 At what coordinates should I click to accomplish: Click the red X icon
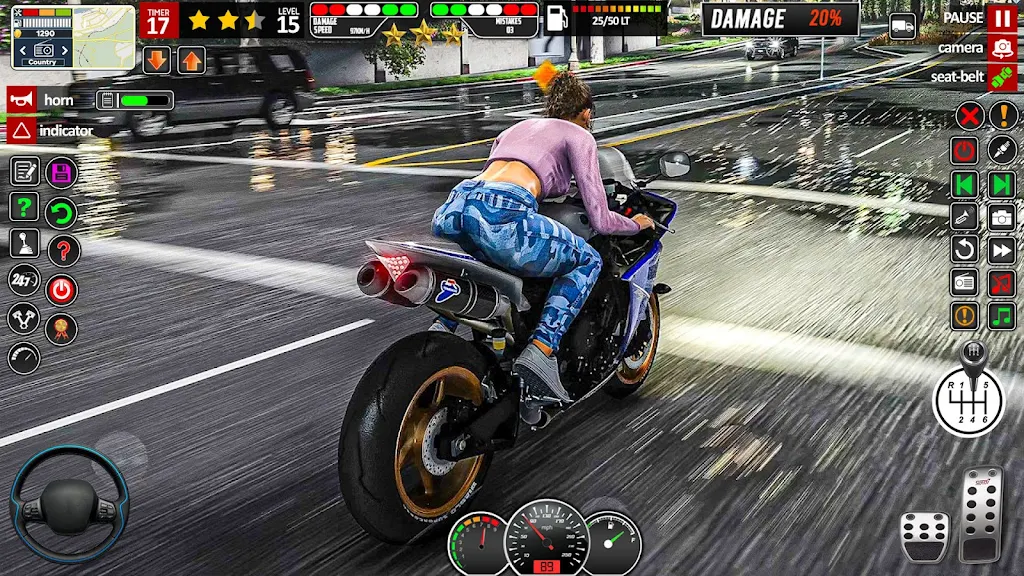[968, 115]
